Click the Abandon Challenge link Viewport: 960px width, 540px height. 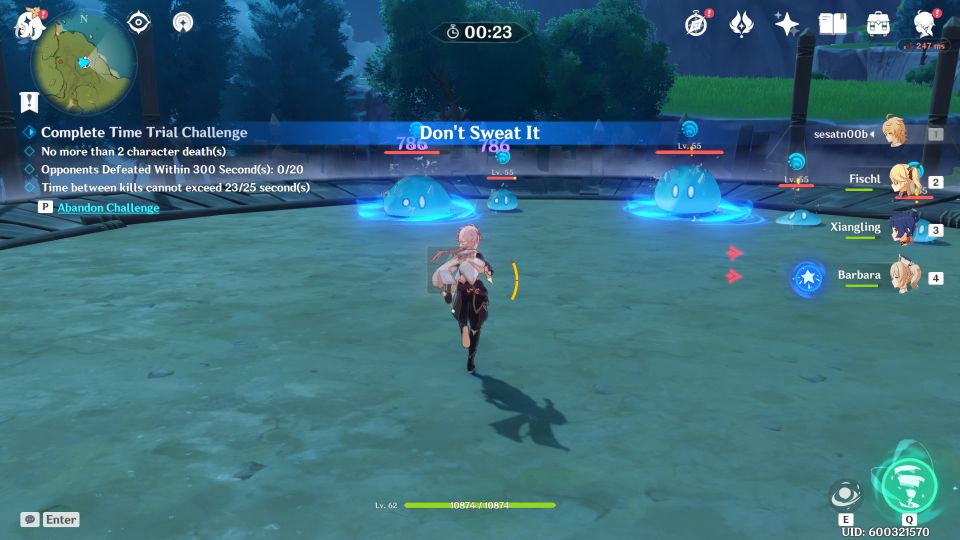coord(108,207)
